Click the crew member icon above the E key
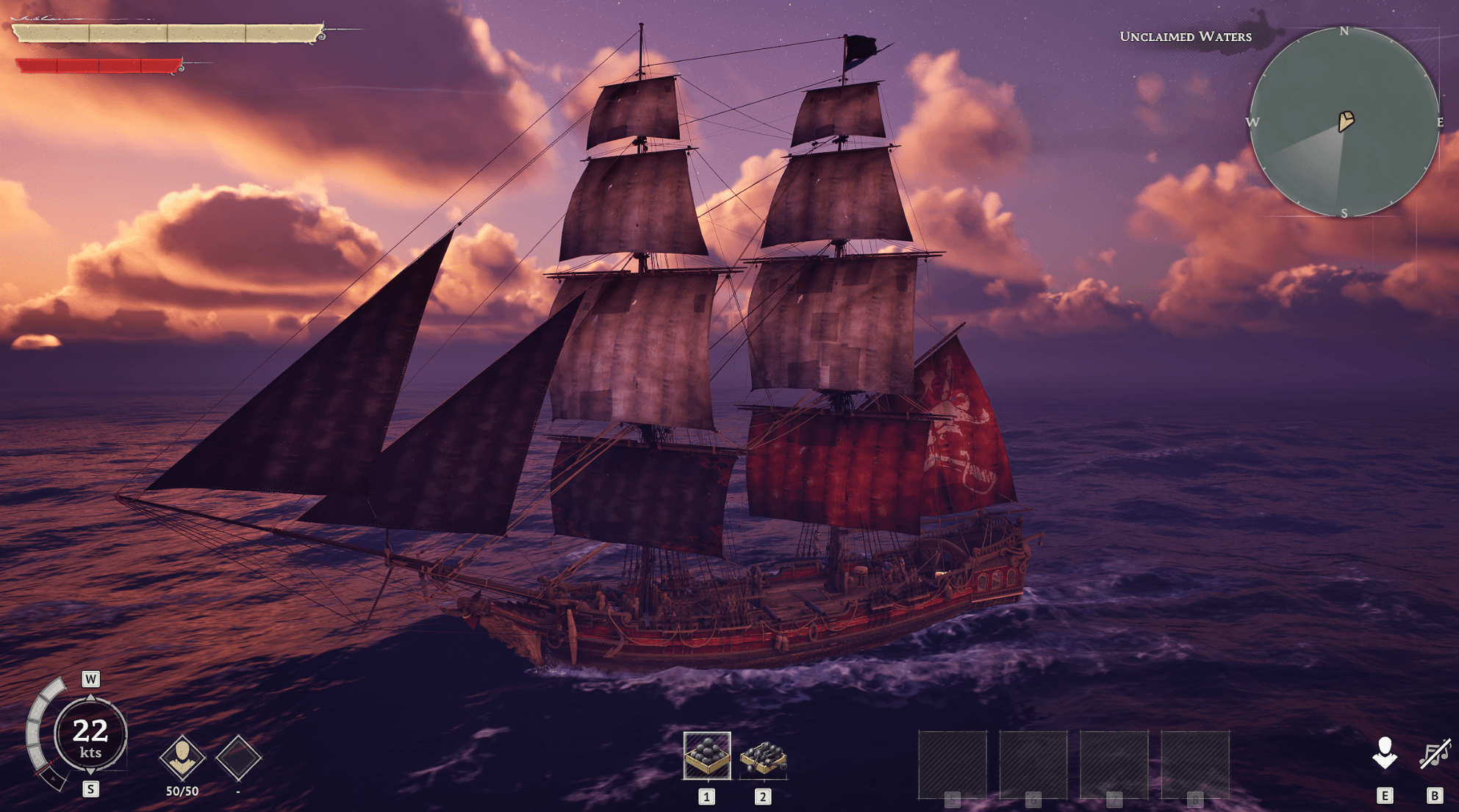This screenshot has height=812, width=1459. [1386, 752]
